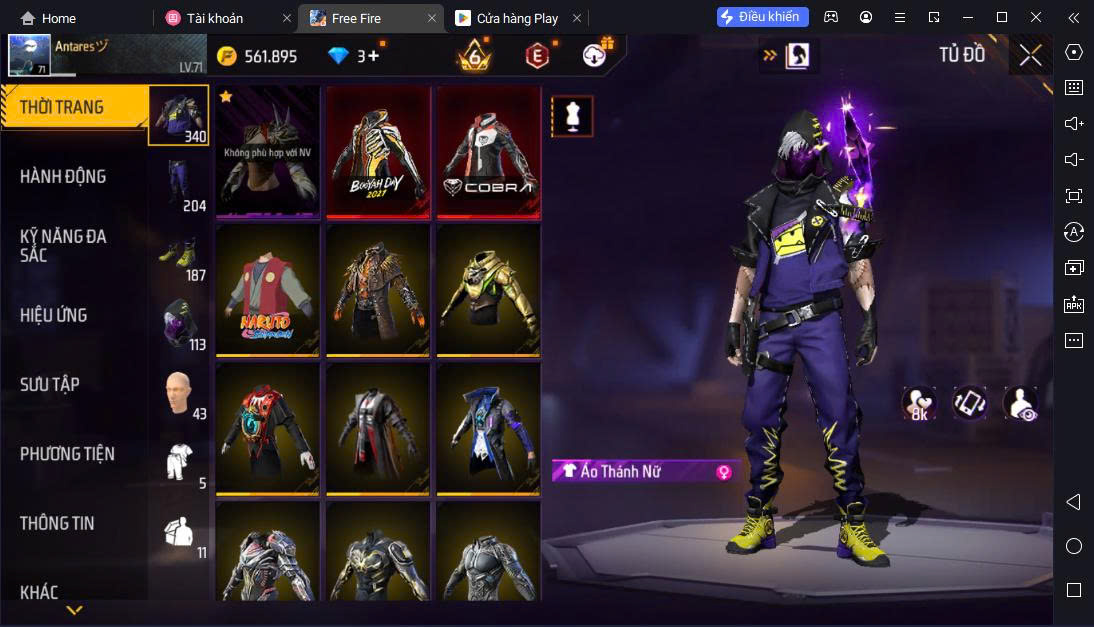Pick the Cobra jacket item
This screenshot has width=1094, height=627.
[x=488, y=151]
